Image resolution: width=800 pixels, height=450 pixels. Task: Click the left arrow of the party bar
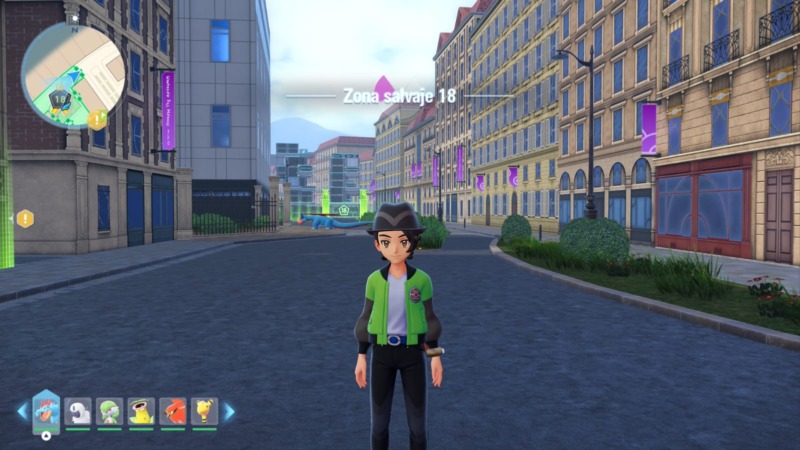(x=22, y=411)
